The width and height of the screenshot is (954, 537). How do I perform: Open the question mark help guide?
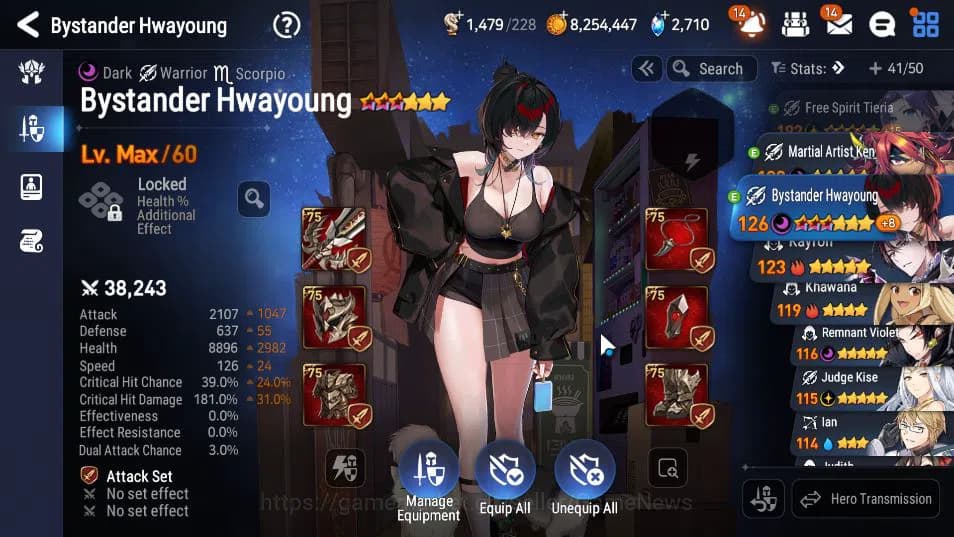click(287, 25)
